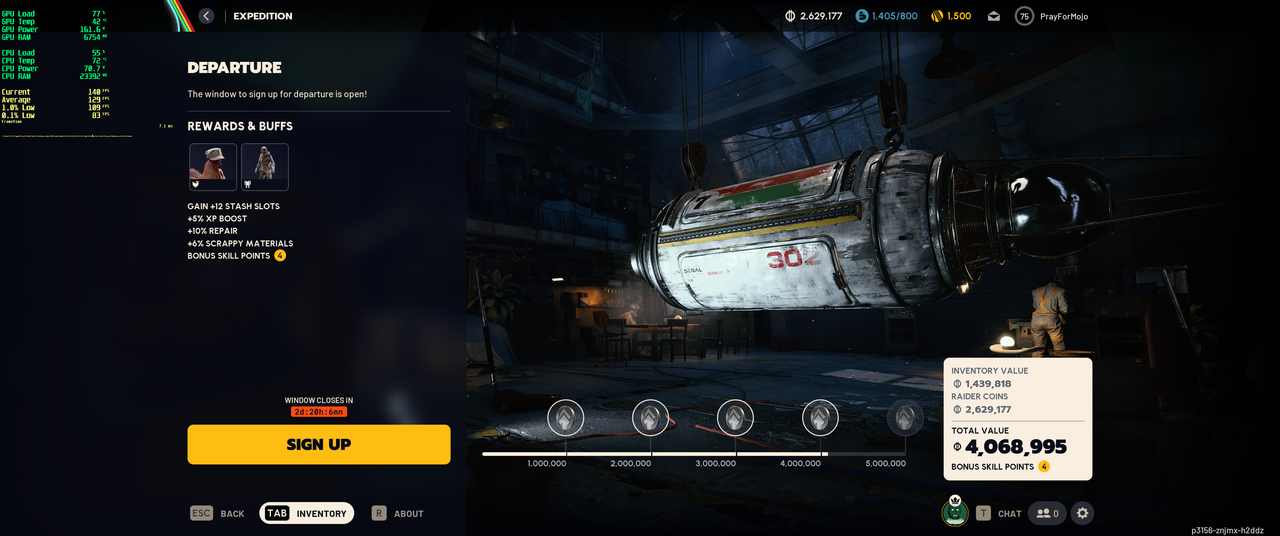Sign up for the expedition departure
The image size is (1280, 536).
(318, 444)
